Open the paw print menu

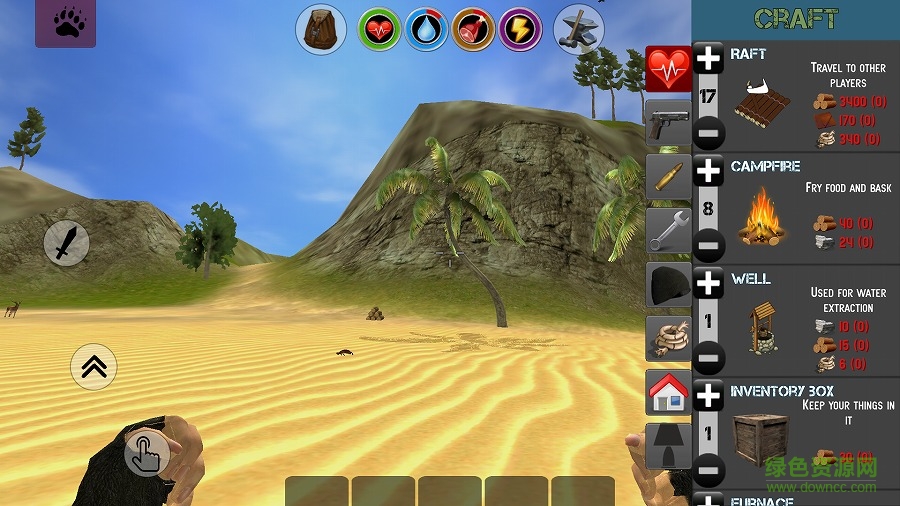(x=66, y=24)
